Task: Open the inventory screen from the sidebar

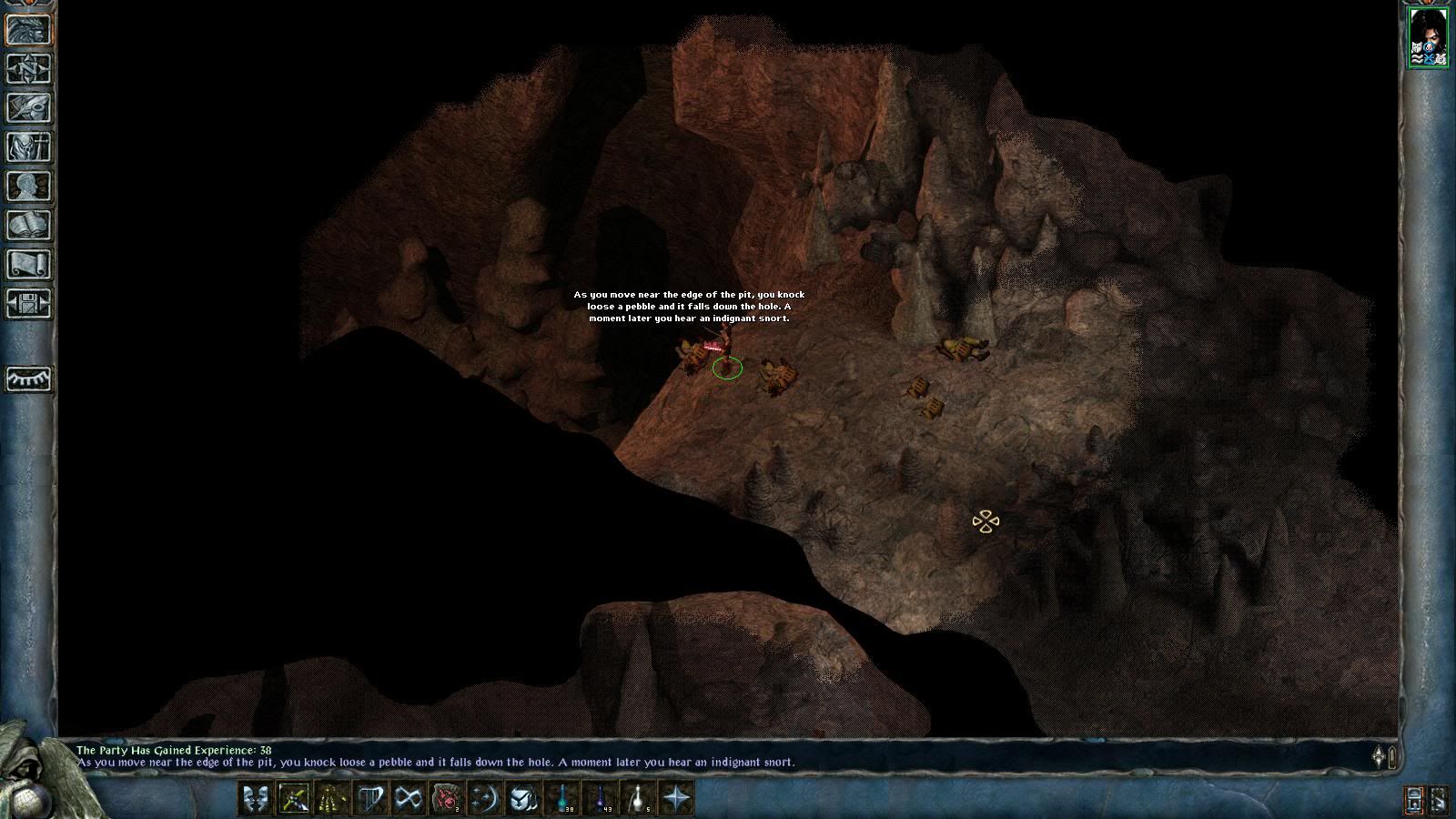Action: (x=28, y=147)
